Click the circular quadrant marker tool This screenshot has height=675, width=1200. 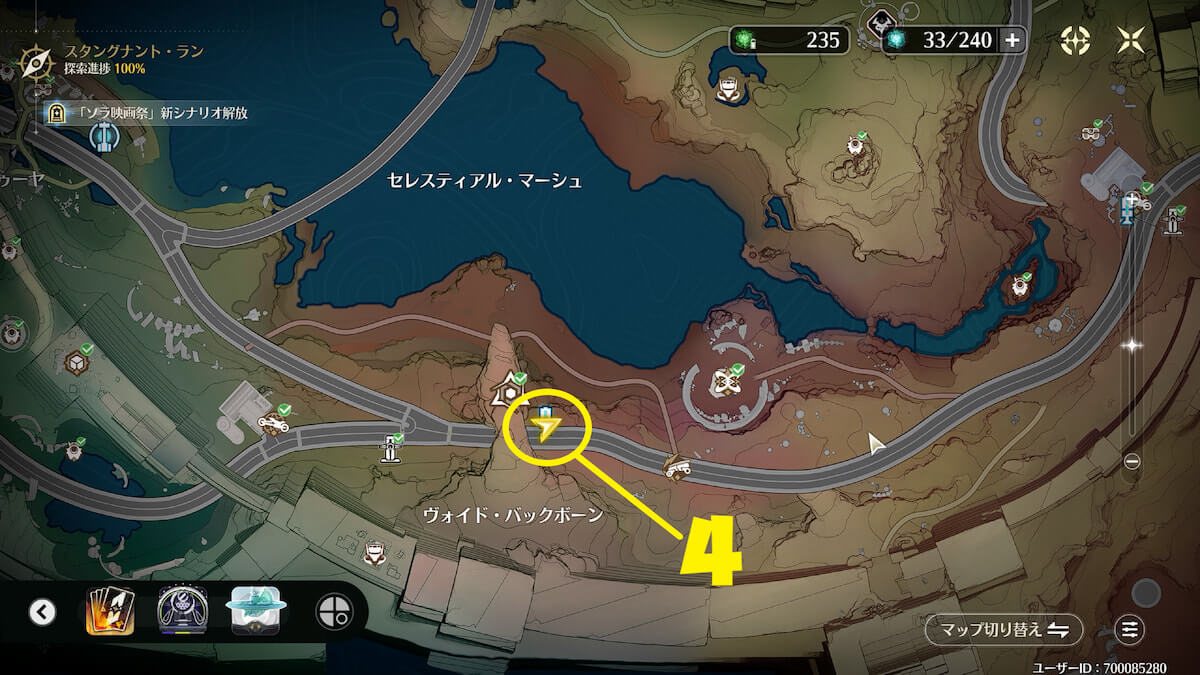click(x=332, y=612)
